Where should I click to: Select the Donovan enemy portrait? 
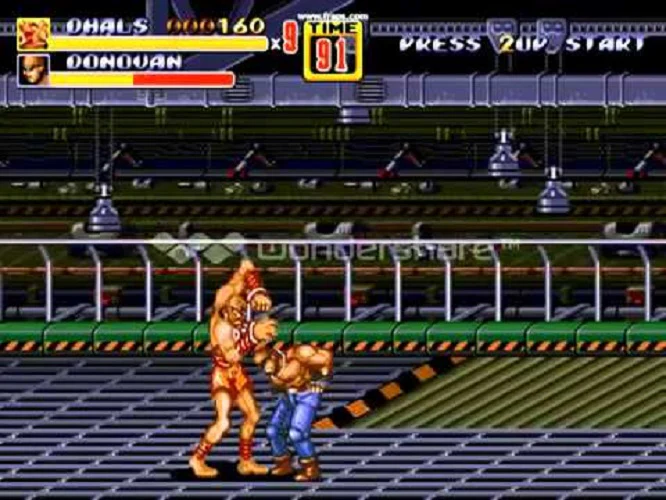point(33,70)
